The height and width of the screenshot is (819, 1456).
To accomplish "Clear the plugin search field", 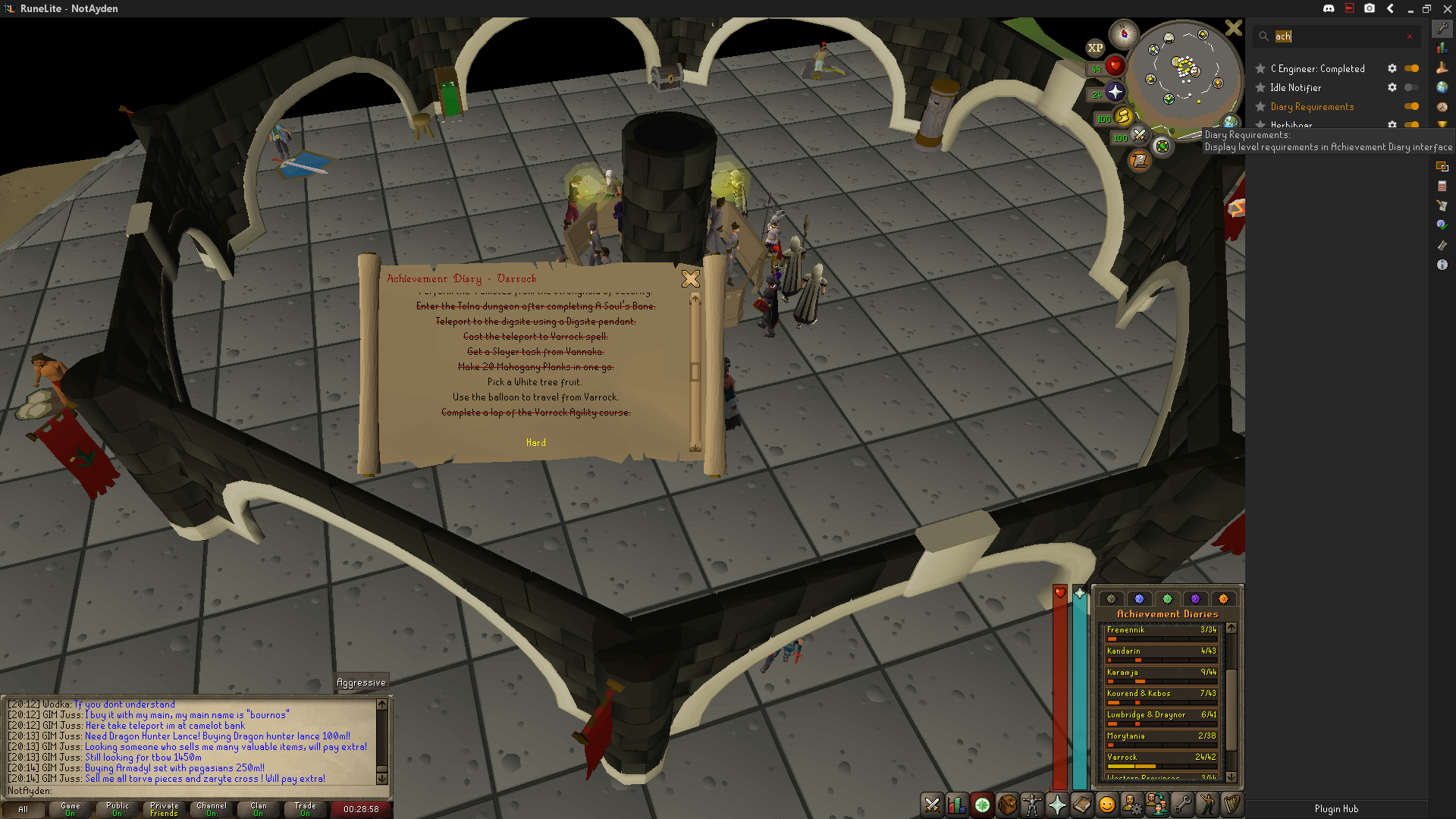I will [x=1410, y=36].
